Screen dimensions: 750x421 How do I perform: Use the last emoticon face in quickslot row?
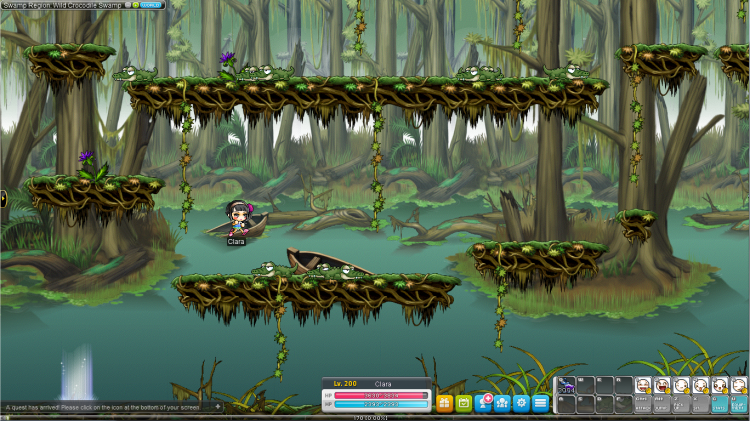point(739,385)
